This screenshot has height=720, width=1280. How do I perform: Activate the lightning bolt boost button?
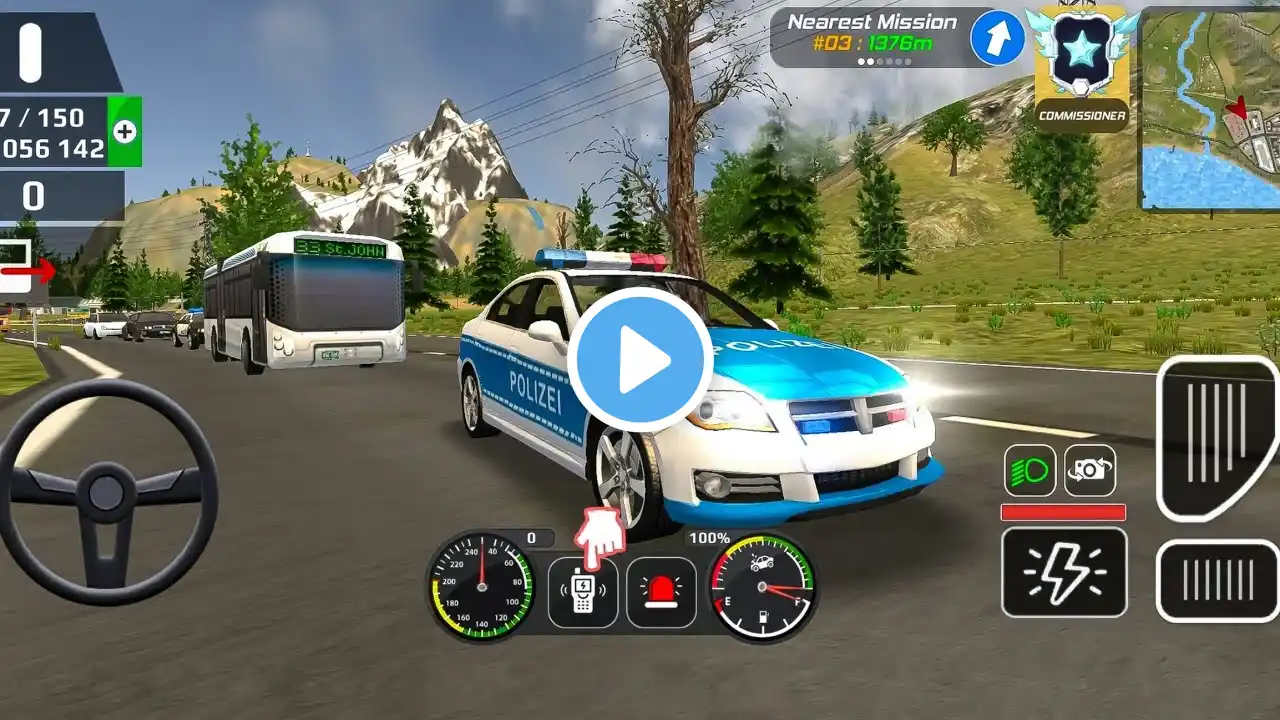tap(1064, 572)
